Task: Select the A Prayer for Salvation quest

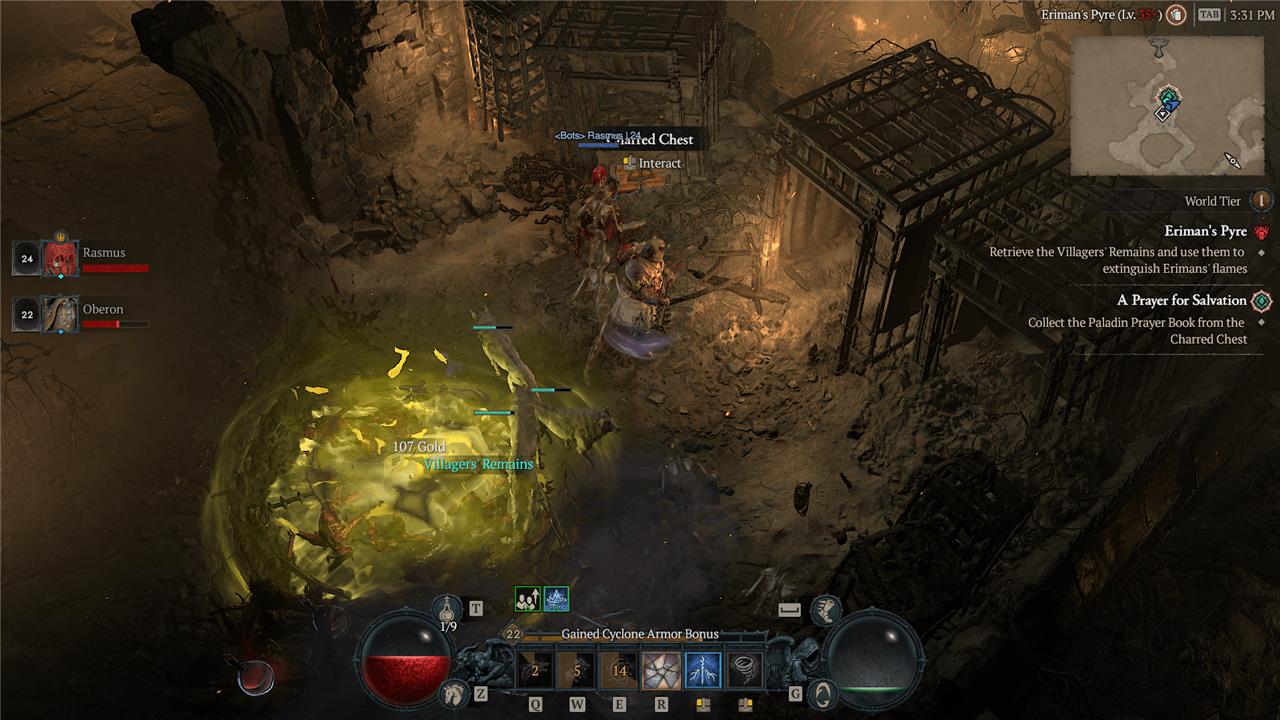Action: pos(1181,300)
